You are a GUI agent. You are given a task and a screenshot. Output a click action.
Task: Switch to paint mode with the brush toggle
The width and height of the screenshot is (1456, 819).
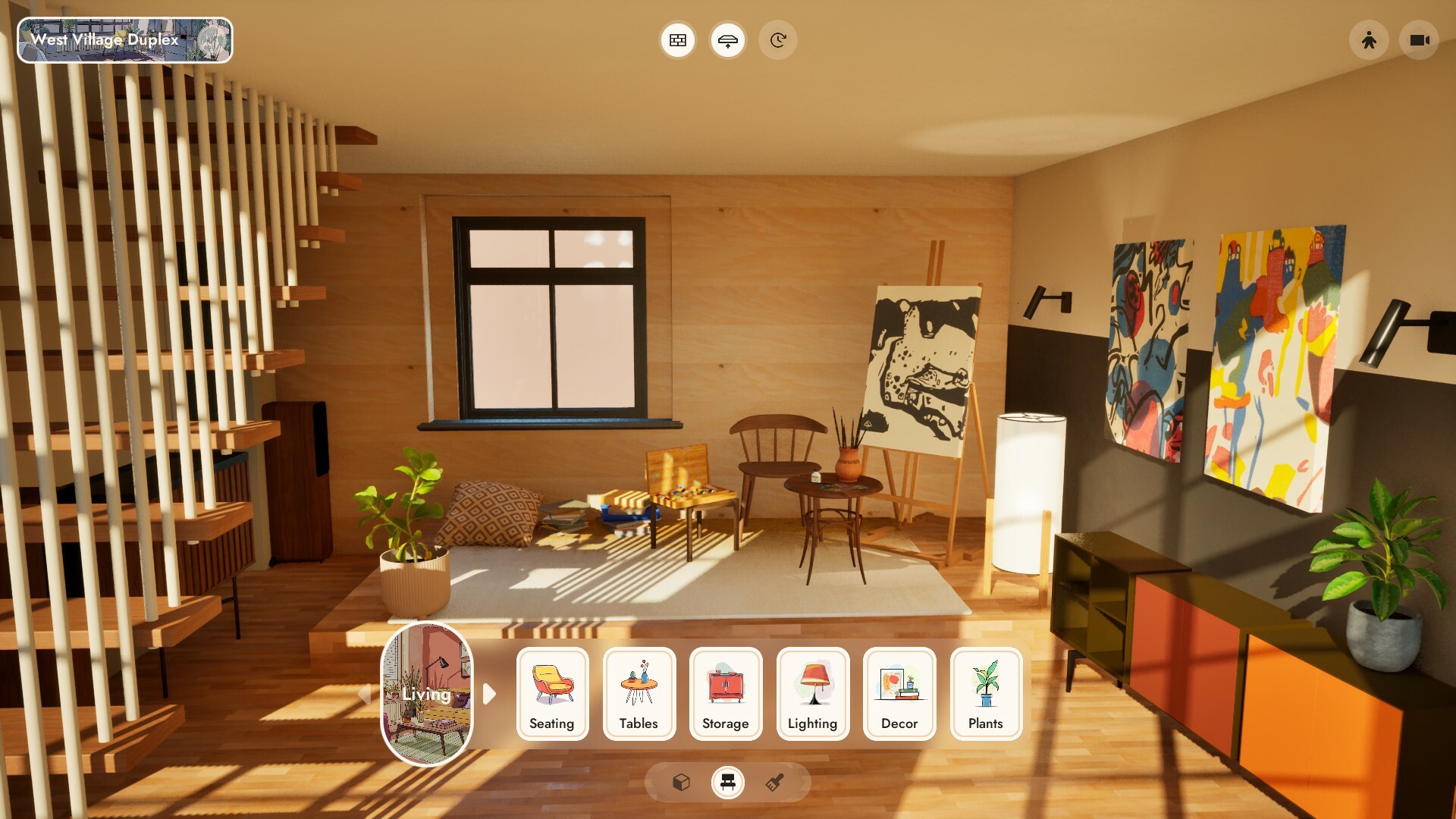tap(775, 783)
